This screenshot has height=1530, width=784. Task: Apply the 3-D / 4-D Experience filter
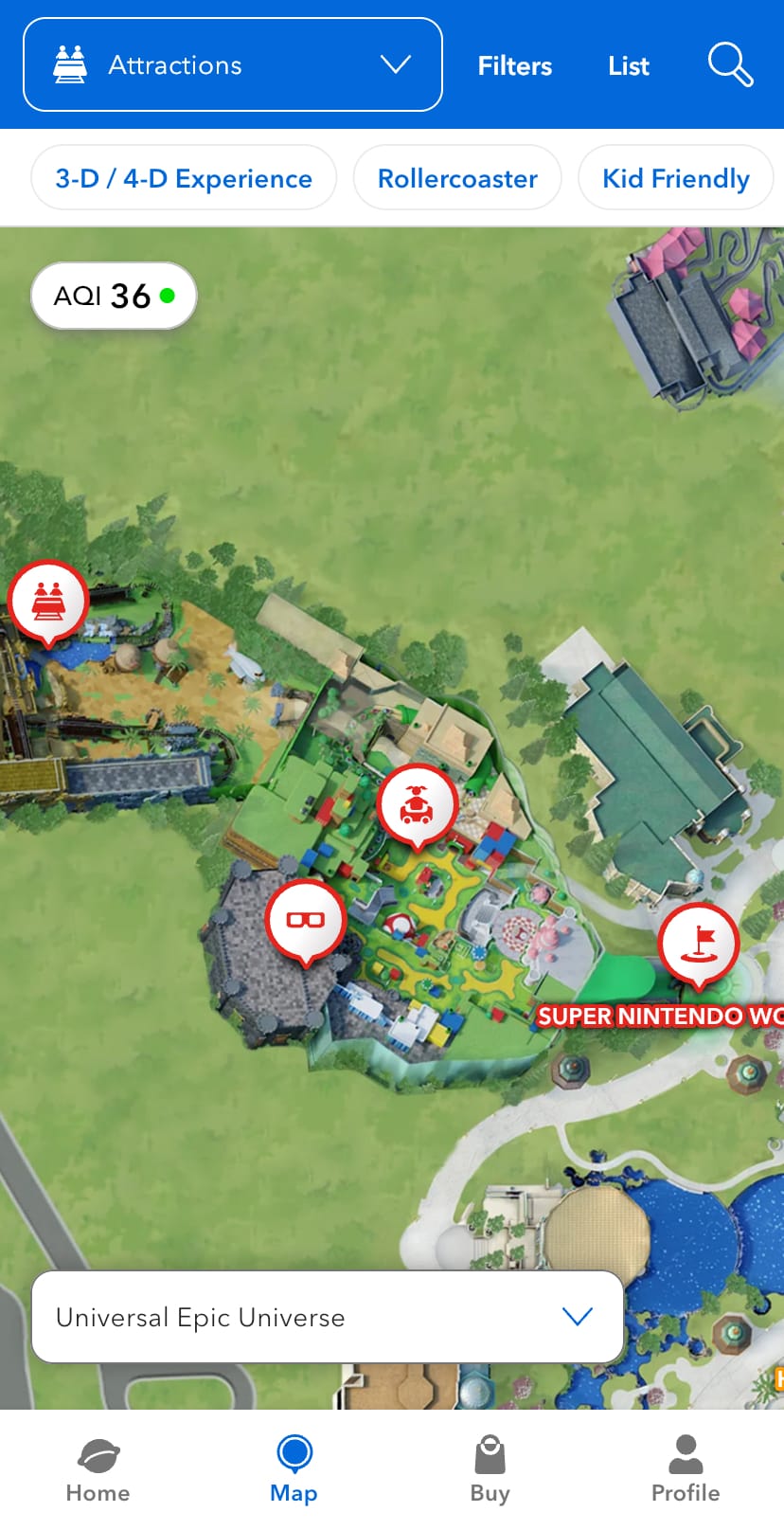coord(184,178)
